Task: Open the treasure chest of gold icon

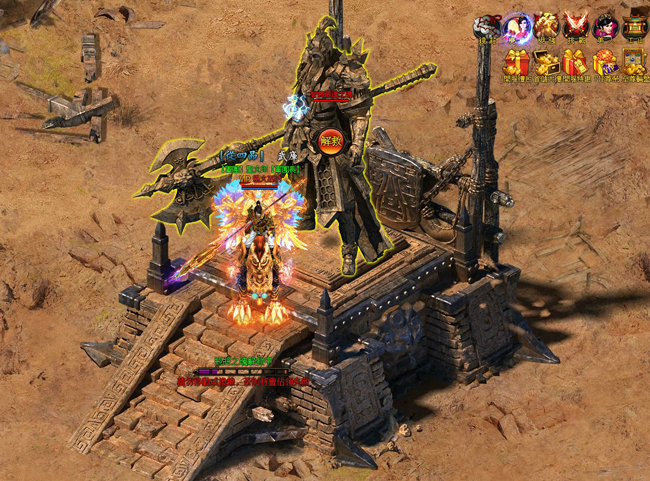Action: pos(546,62)
